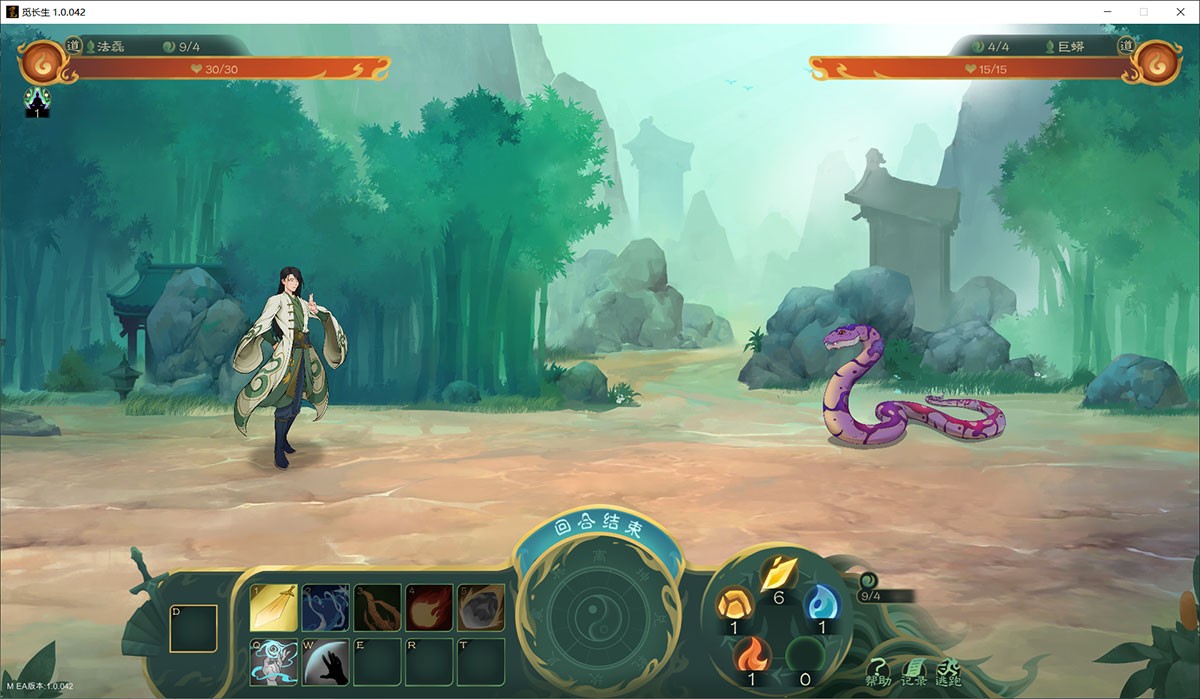Click the meditating figure buff icon
This screenshot has width=1200, height=699.
(x=37, y=101)
